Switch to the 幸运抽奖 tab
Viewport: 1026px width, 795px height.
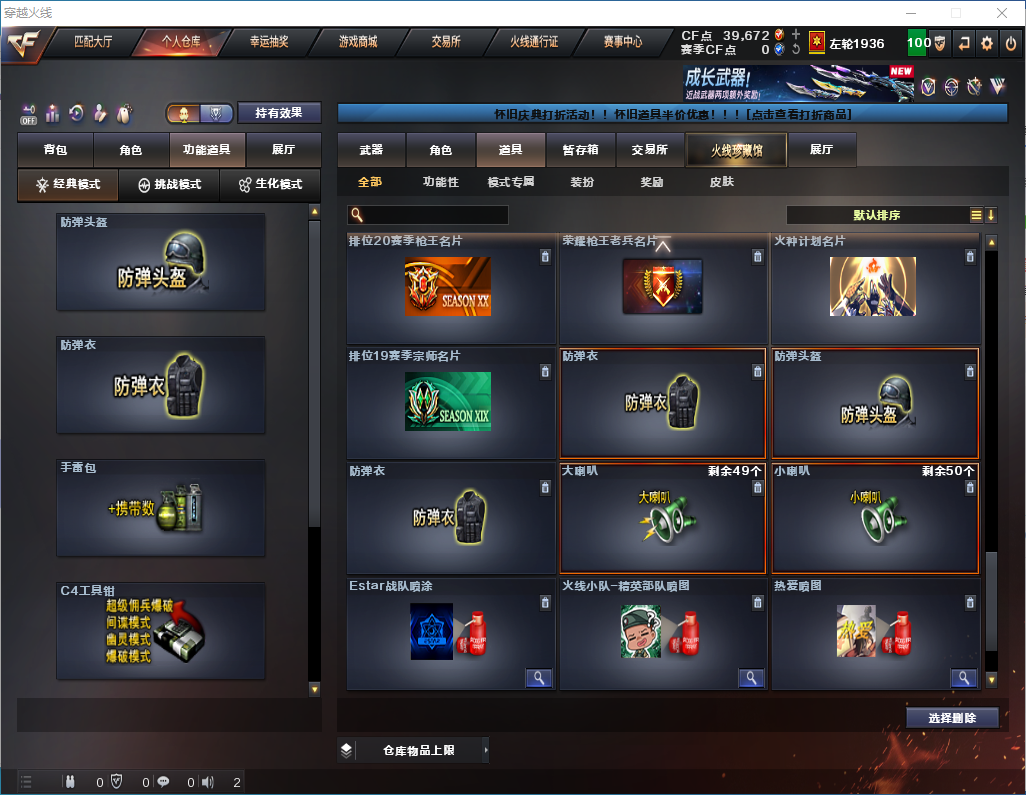coord(268,42)
